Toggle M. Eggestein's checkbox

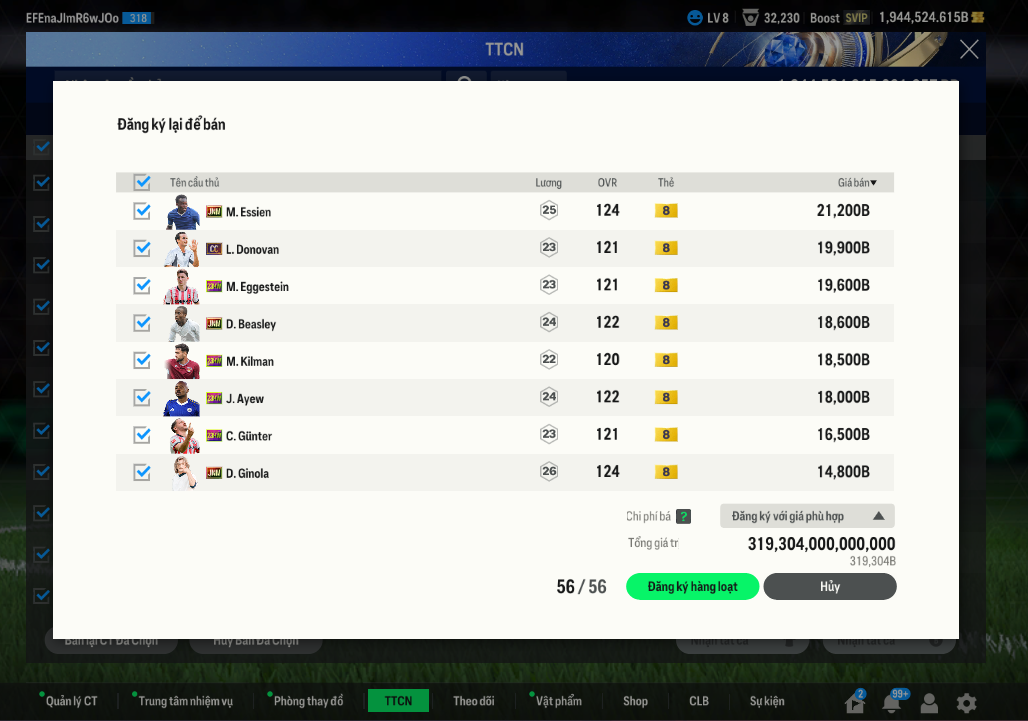142,286
